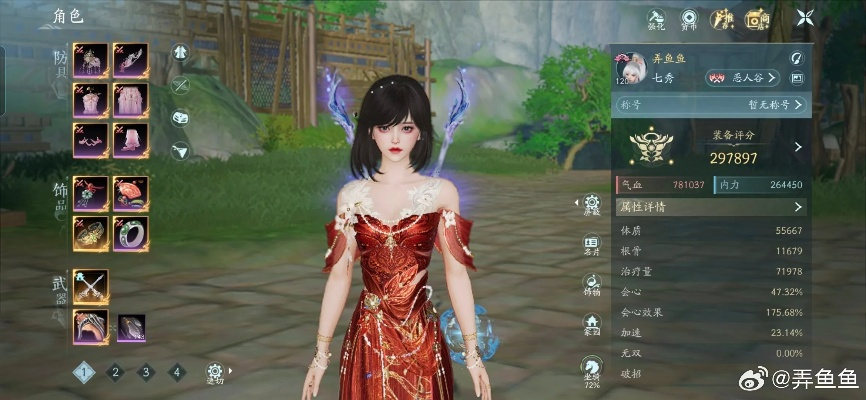Viewport: 866px width, 400px height.
Task: Open the 屏蔽 gear settings icon
Action: pyautogui.click(x=593, y=205)
